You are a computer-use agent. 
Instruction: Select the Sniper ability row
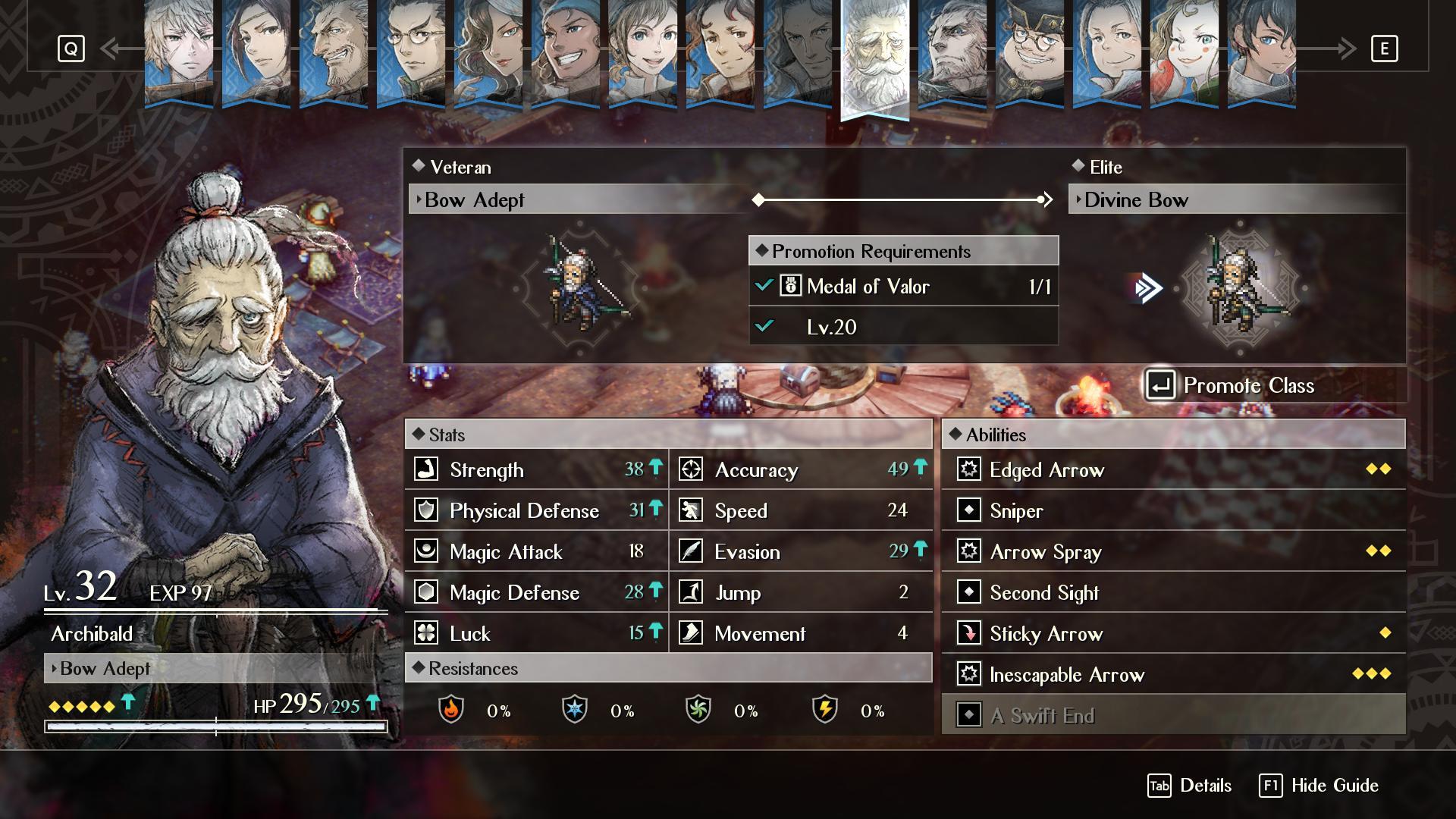click(1172, 510)
